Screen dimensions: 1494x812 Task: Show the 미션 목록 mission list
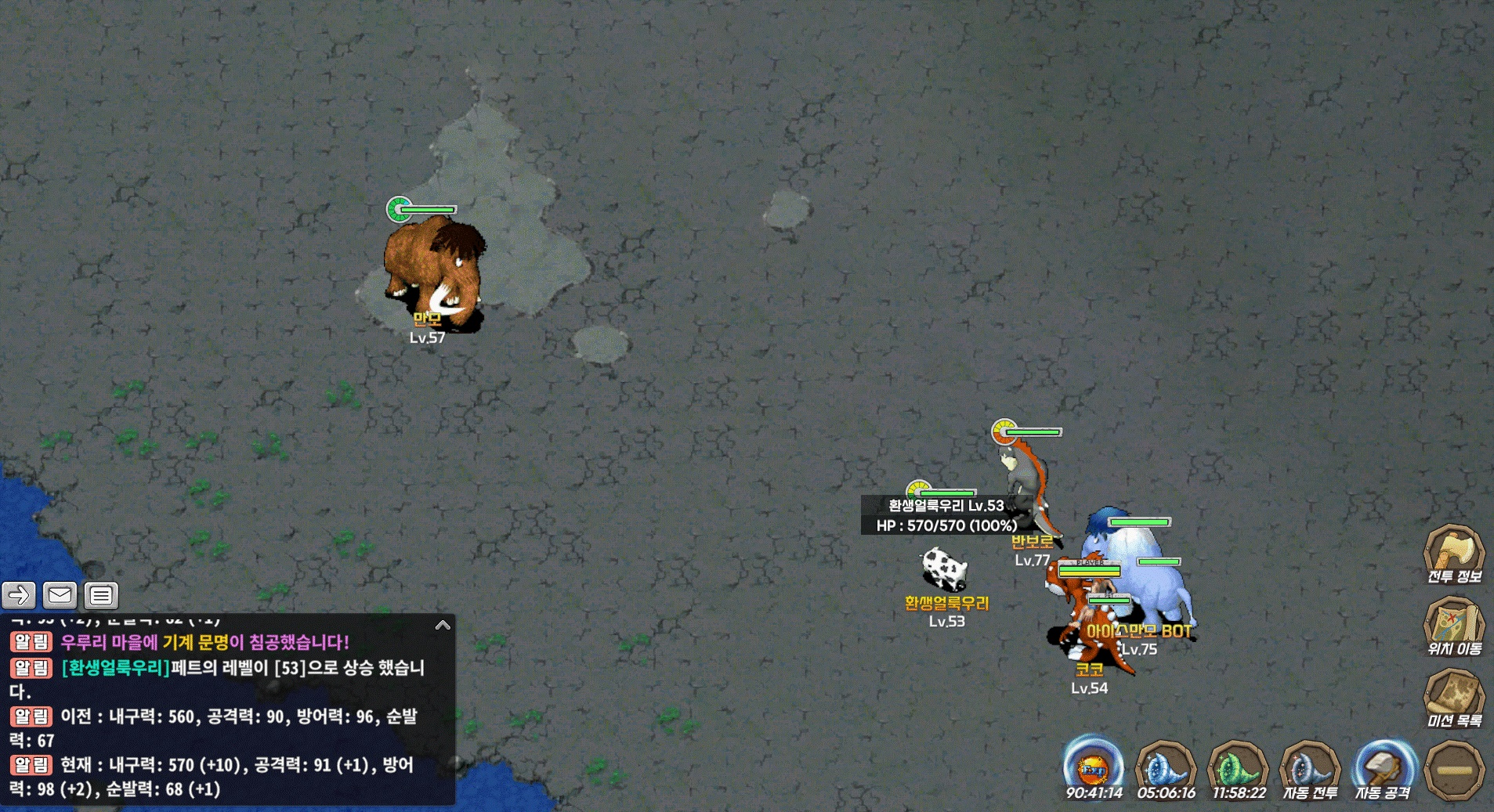coord(1453,698)
